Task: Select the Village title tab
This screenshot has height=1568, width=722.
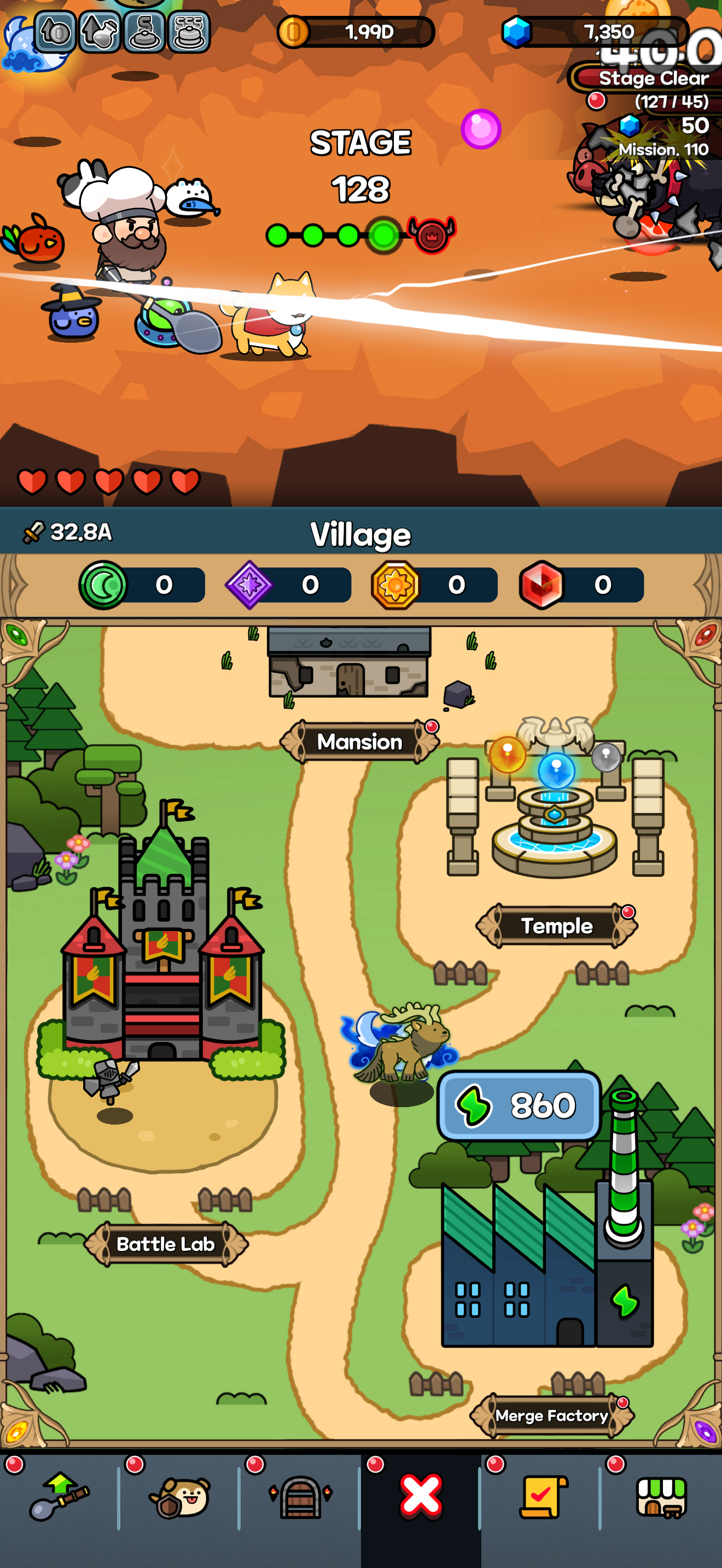Action: coord(361,533)
